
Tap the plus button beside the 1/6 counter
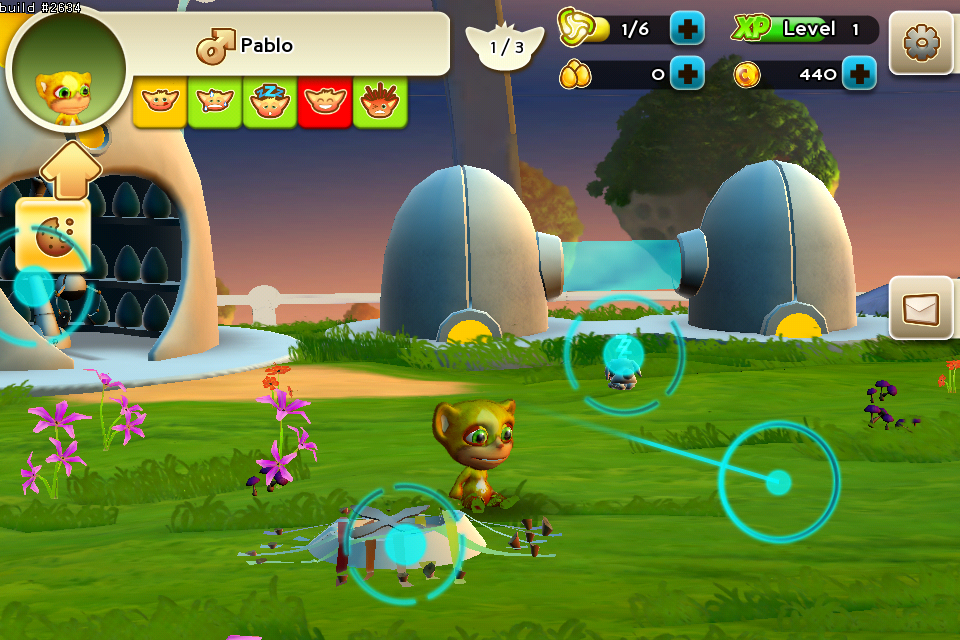[687, 29]
